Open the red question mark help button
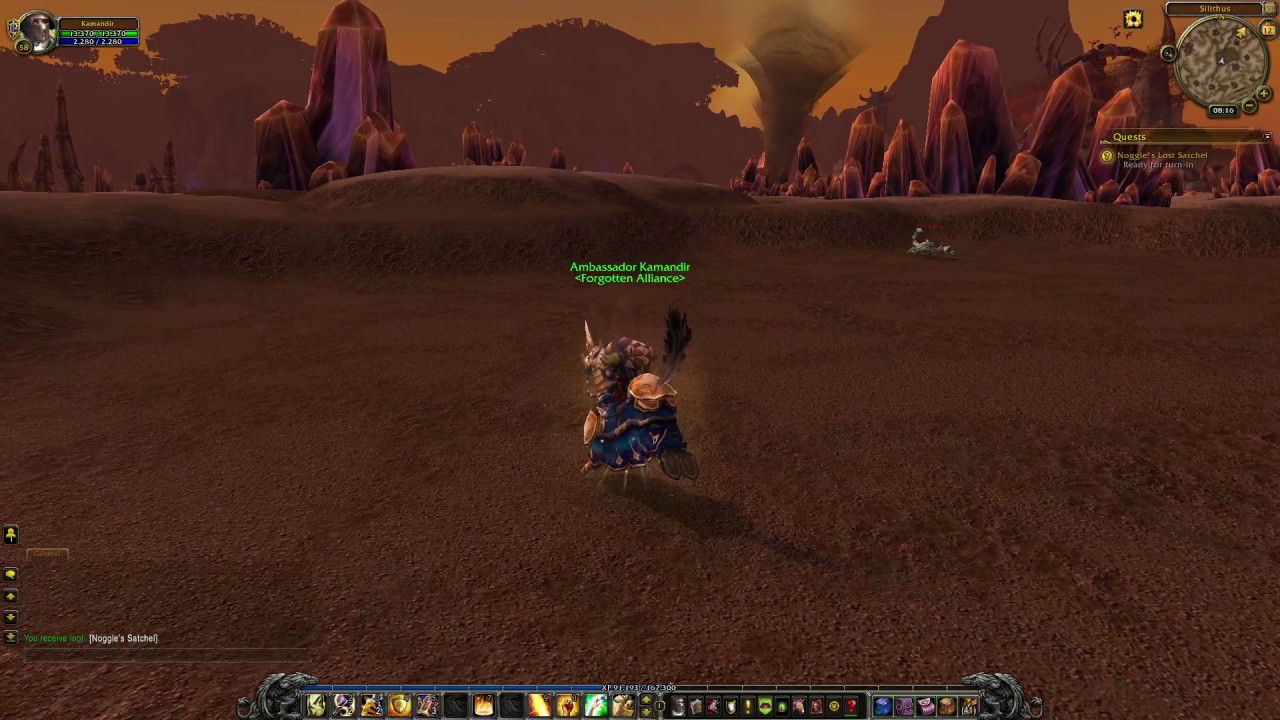Viewport: 1280px width, 720px height. 851,706
